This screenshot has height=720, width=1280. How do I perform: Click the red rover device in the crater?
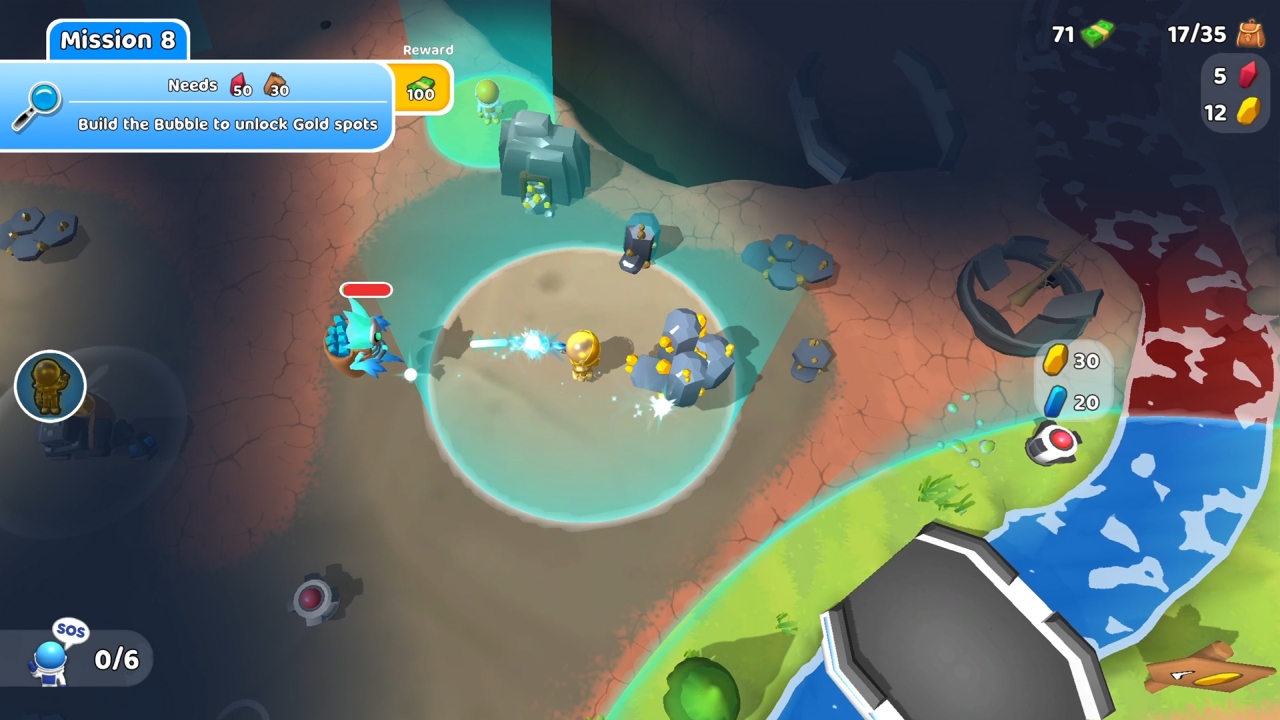(312, 597)
